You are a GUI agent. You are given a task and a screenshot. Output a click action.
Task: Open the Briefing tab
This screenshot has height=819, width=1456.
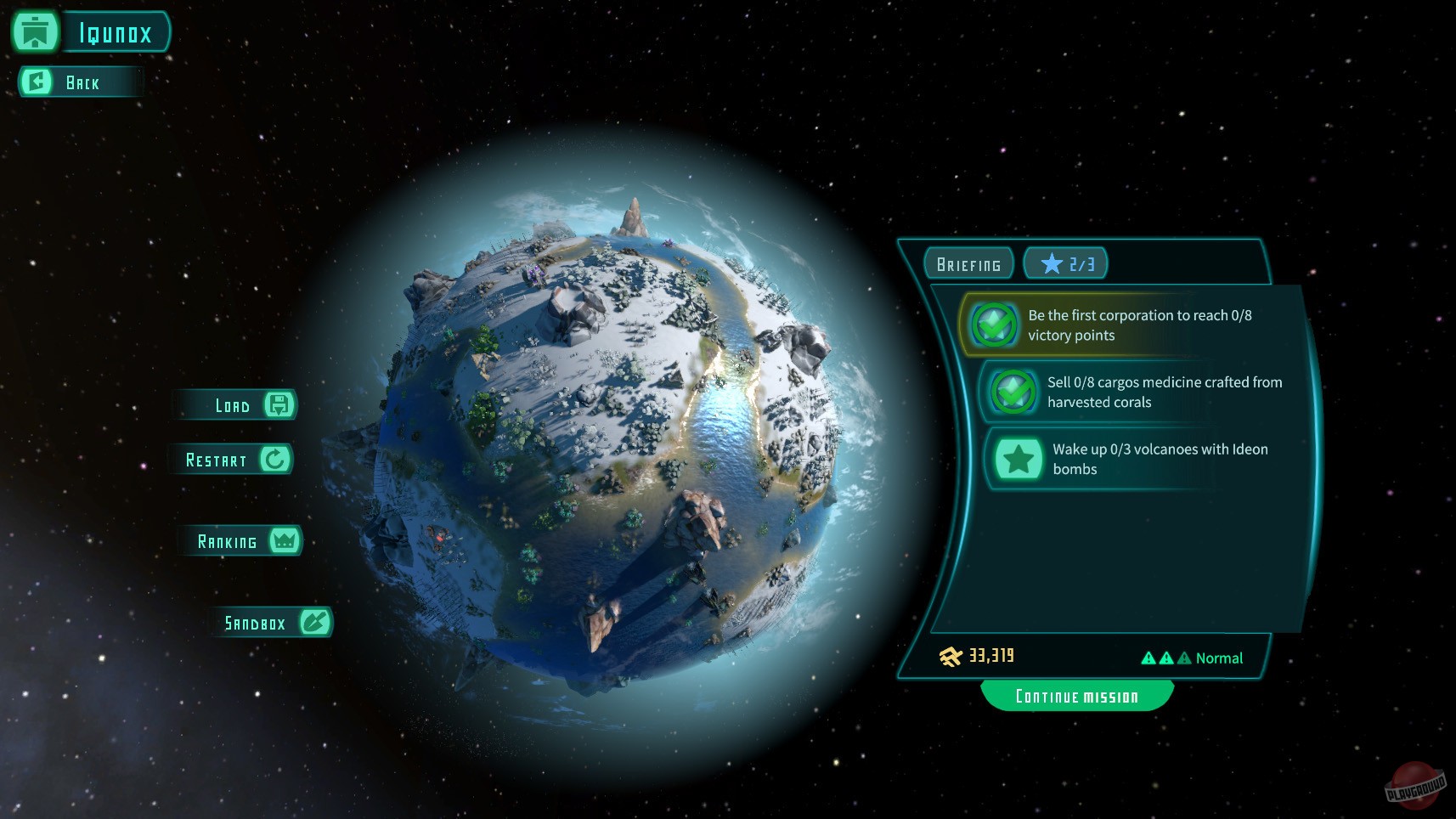pos(968,263)
